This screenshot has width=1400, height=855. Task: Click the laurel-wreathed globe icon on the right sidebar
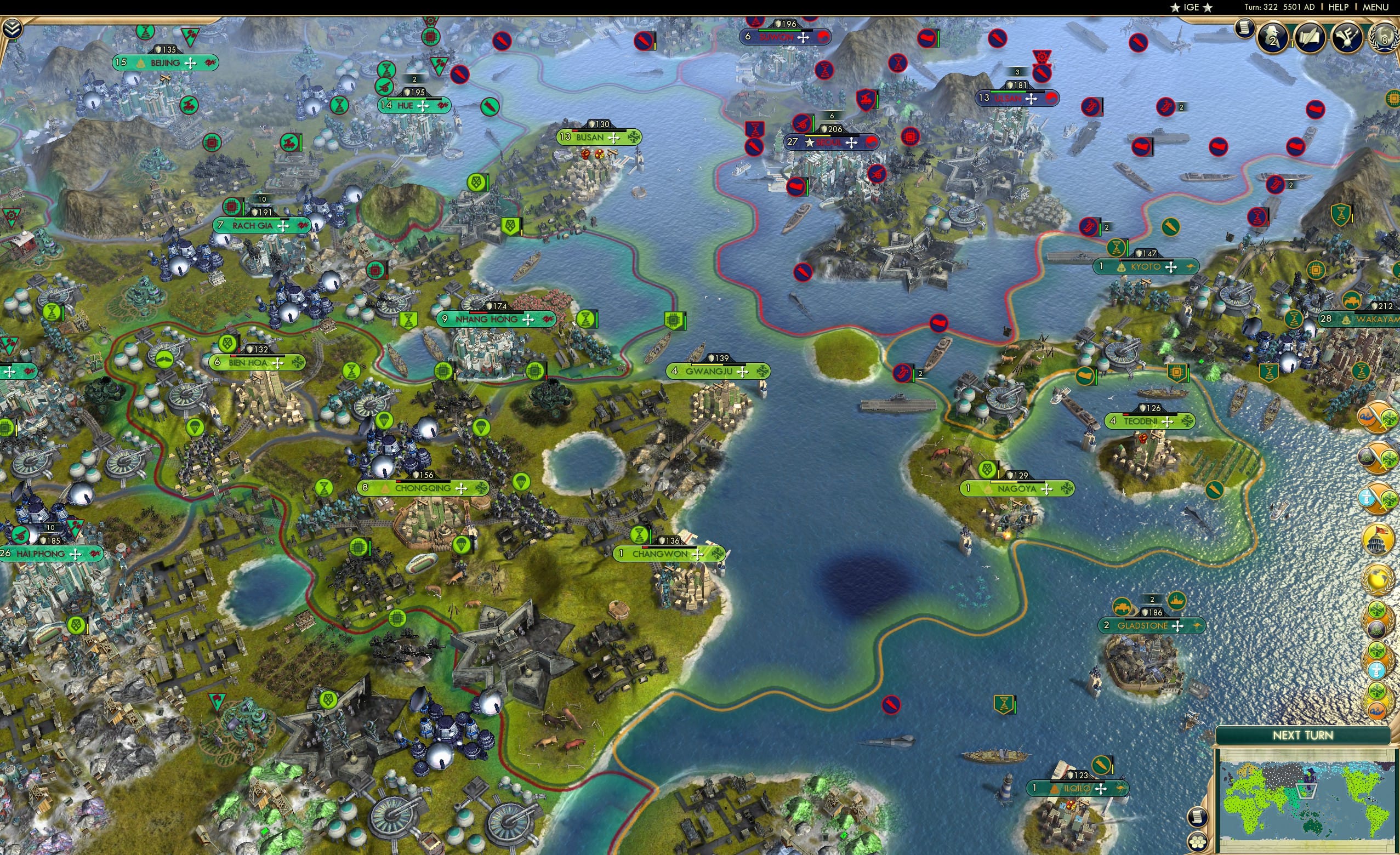[1377, 578]
